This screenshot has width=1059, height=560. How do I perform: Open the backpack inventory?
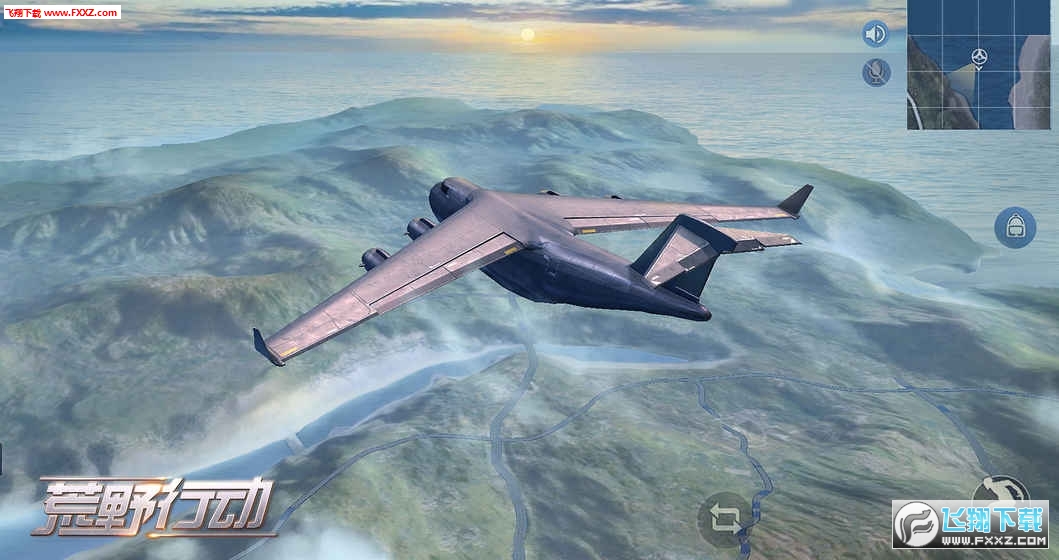[x=1014, y=227]
